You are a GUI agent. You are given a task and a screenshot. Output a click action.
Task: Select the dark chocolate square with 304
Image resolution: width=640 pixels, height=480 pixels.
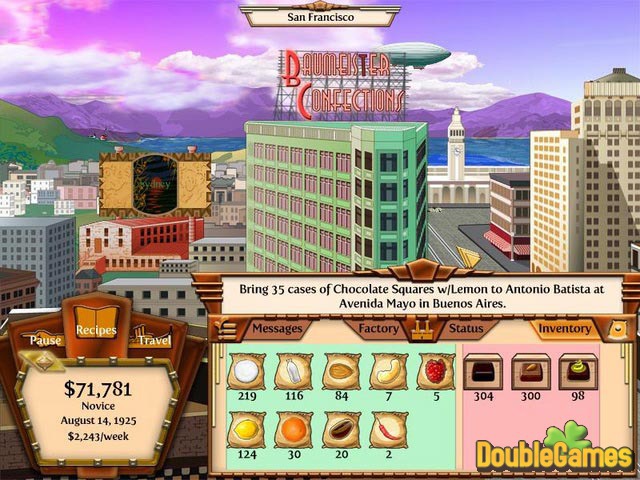pos(483,371)
